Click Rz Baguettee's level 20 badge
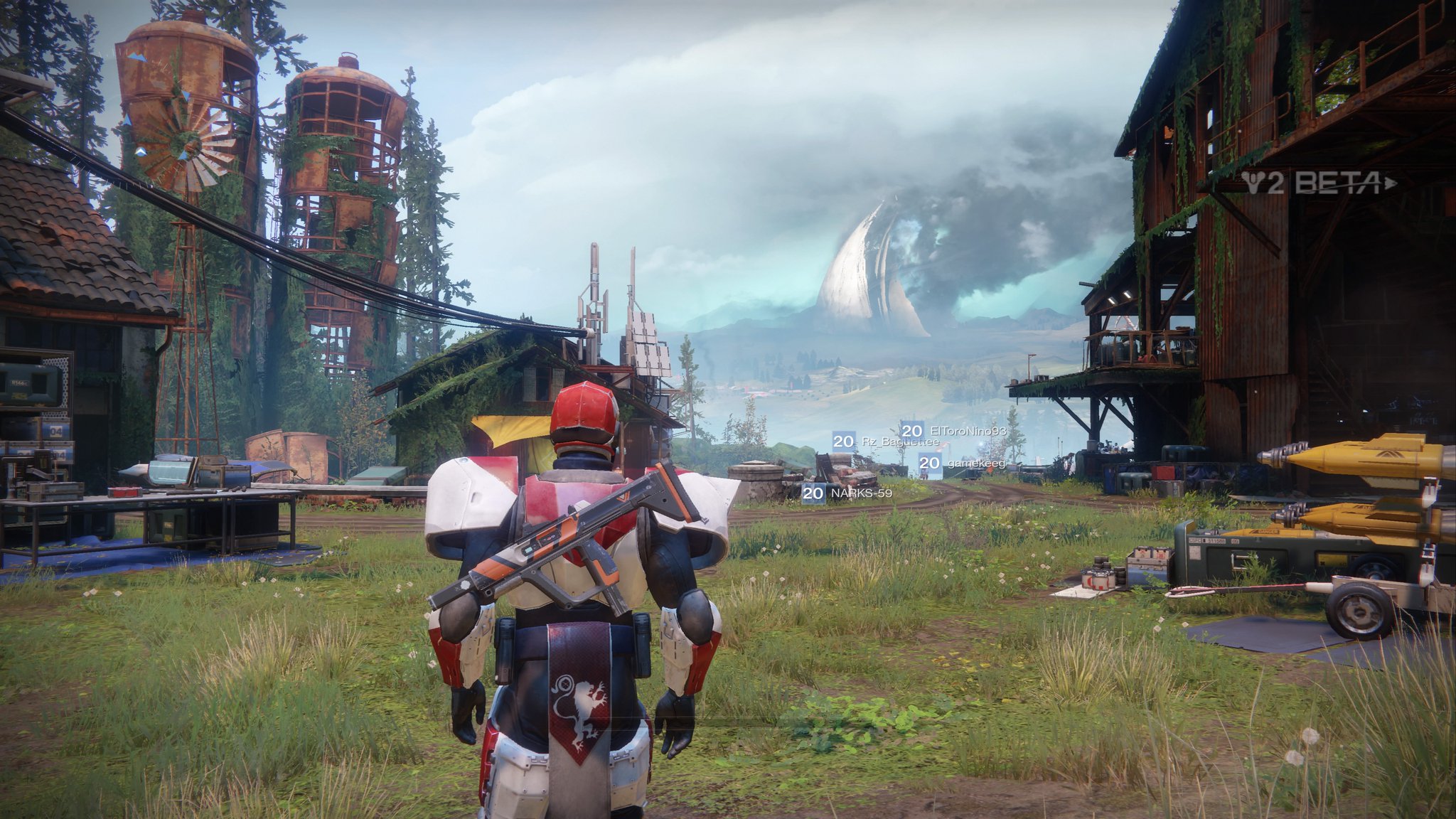This screenshot has width=1456, height=819. 845,442
